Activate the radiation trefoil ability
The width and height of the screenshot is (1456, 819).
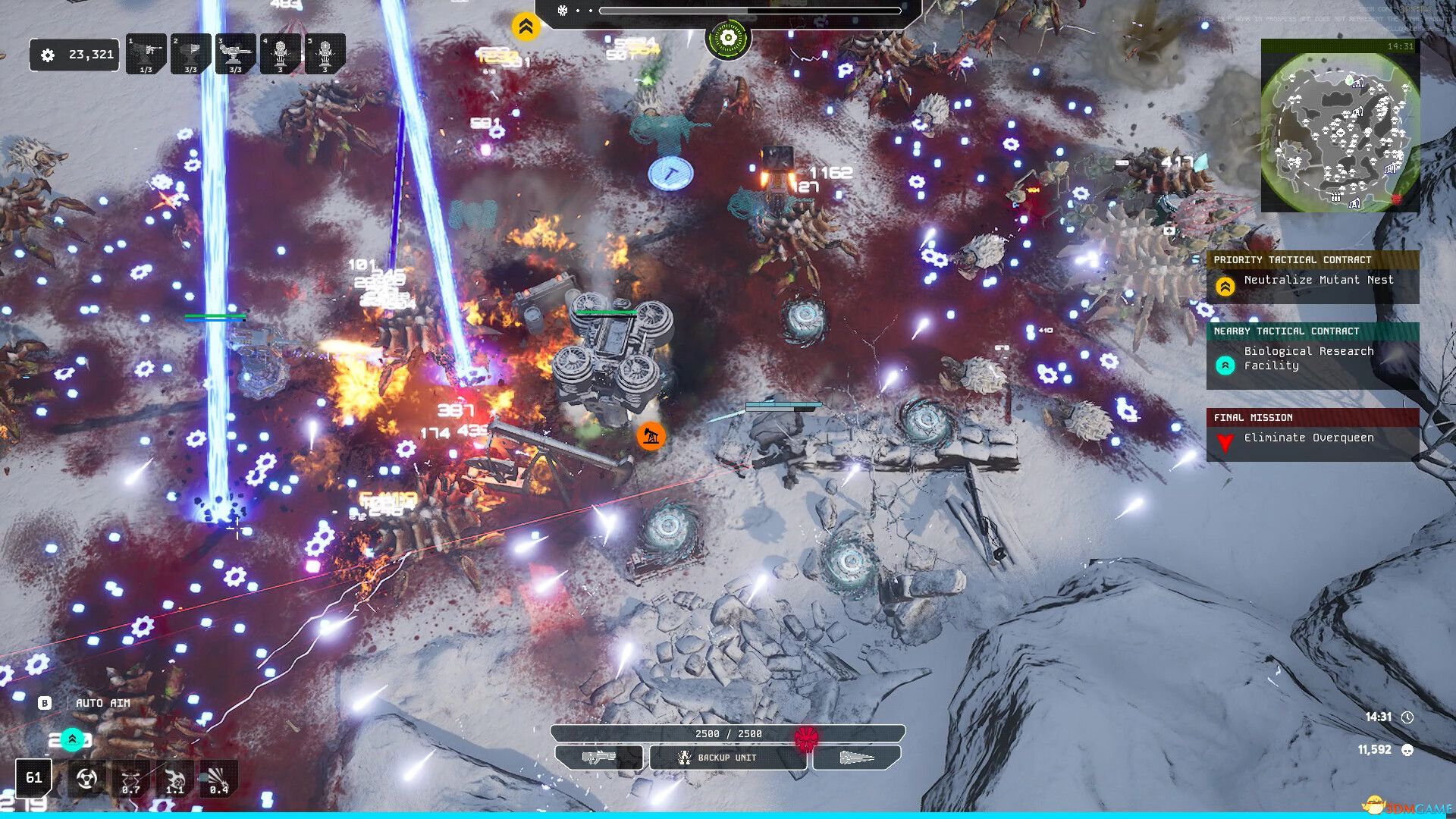pyautogui.click(x=86, y=779)
